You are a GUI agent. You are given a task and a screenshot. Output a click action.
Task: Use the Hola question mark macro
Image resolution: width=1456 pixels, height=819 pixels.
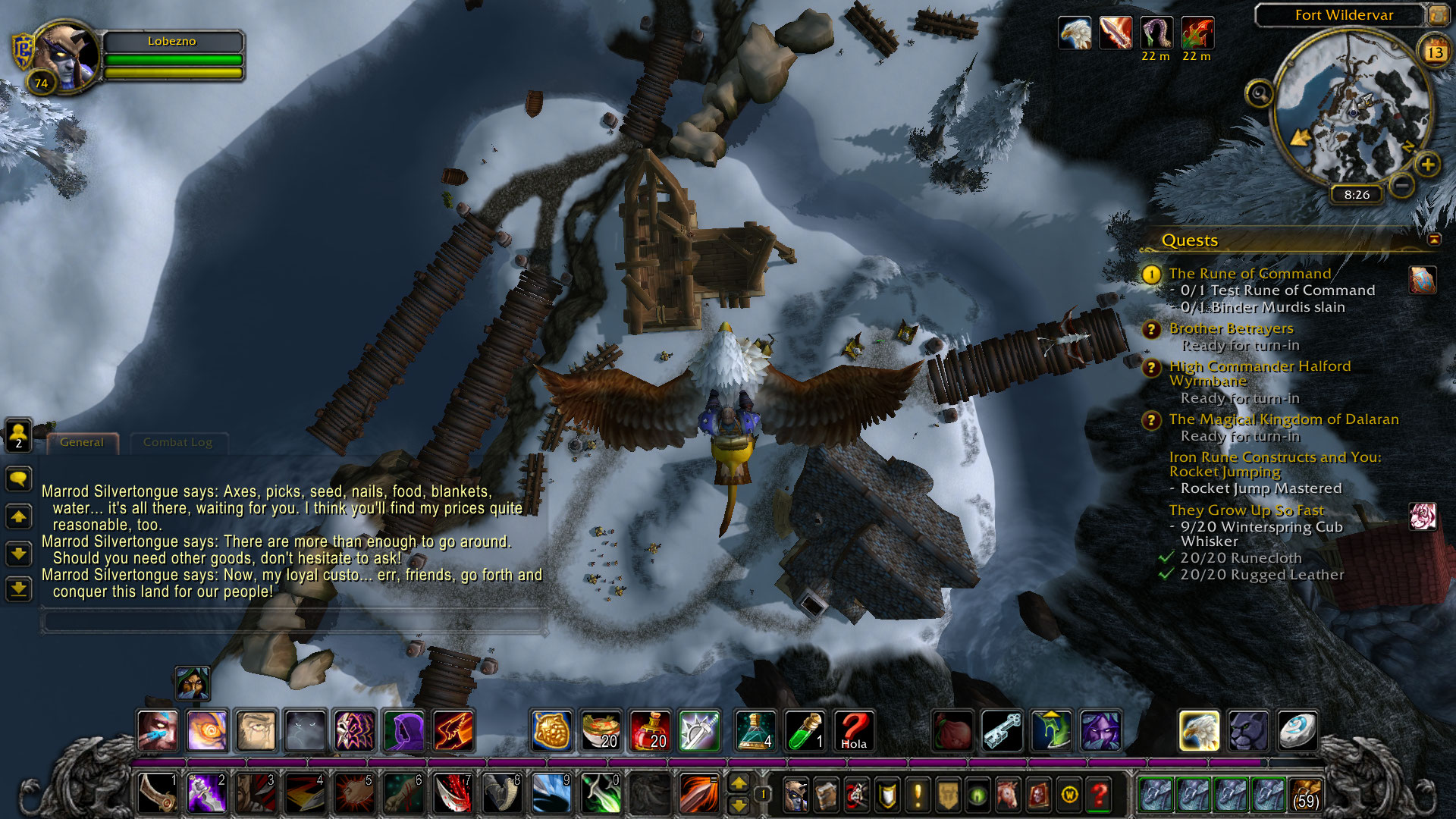(853, 731)
